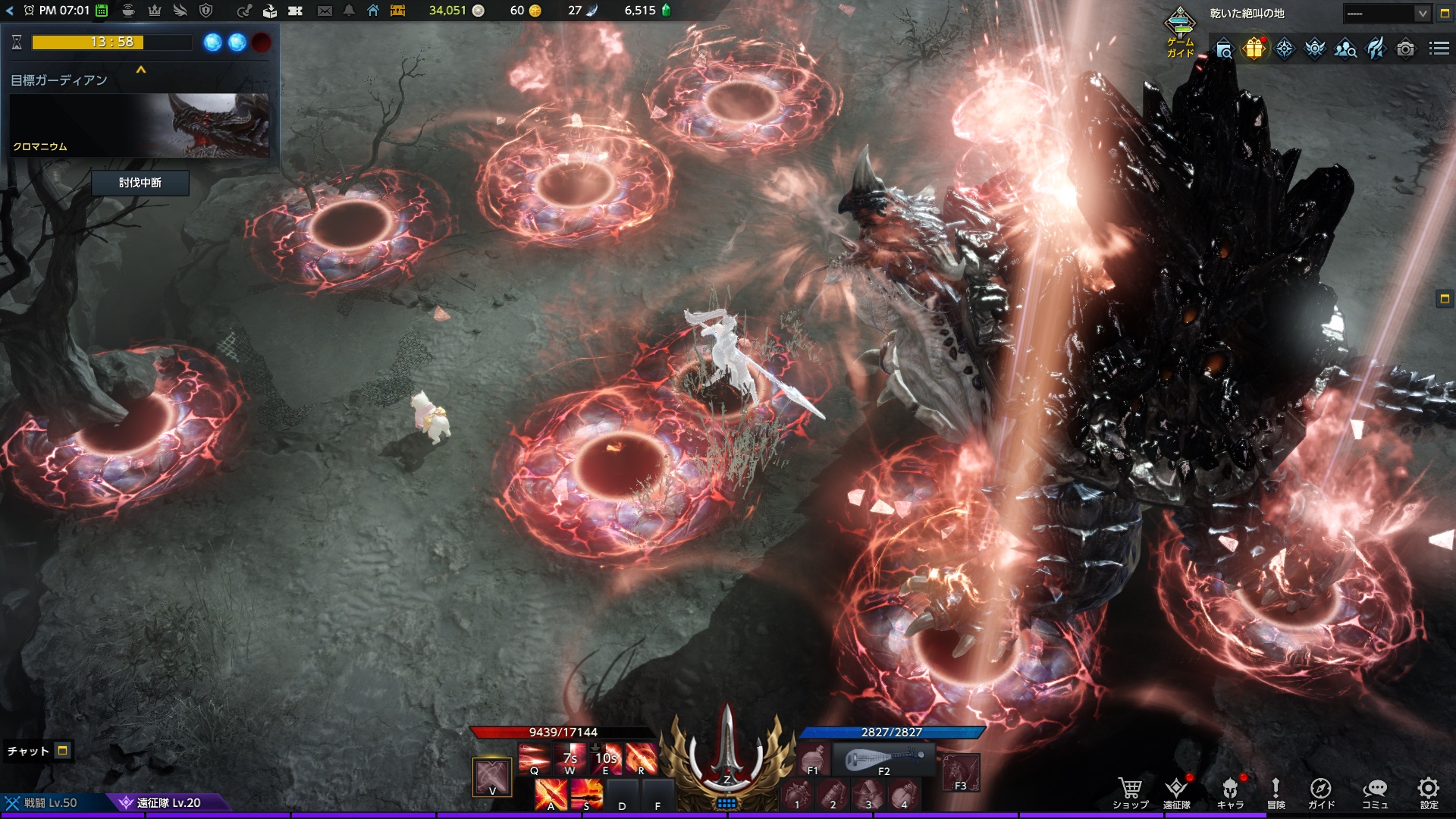
Task: Open the mail envelope icon
Action: (x=325, y=11)
